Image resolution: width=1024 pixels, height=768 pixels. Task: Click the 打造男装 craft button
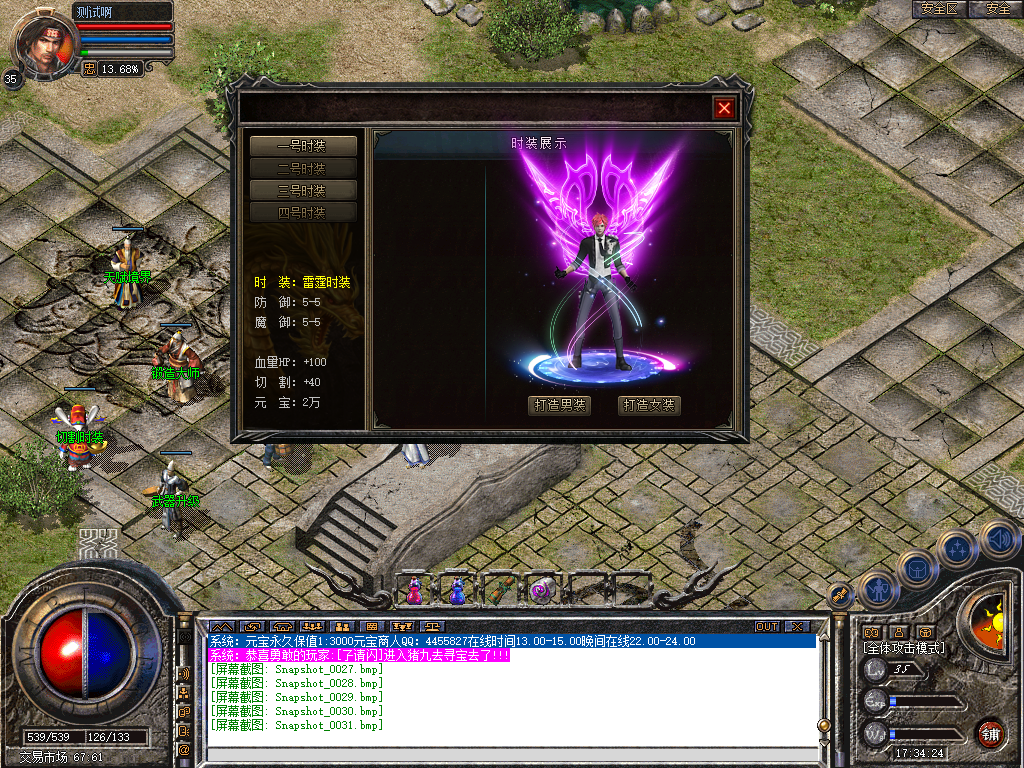point(559,405)
